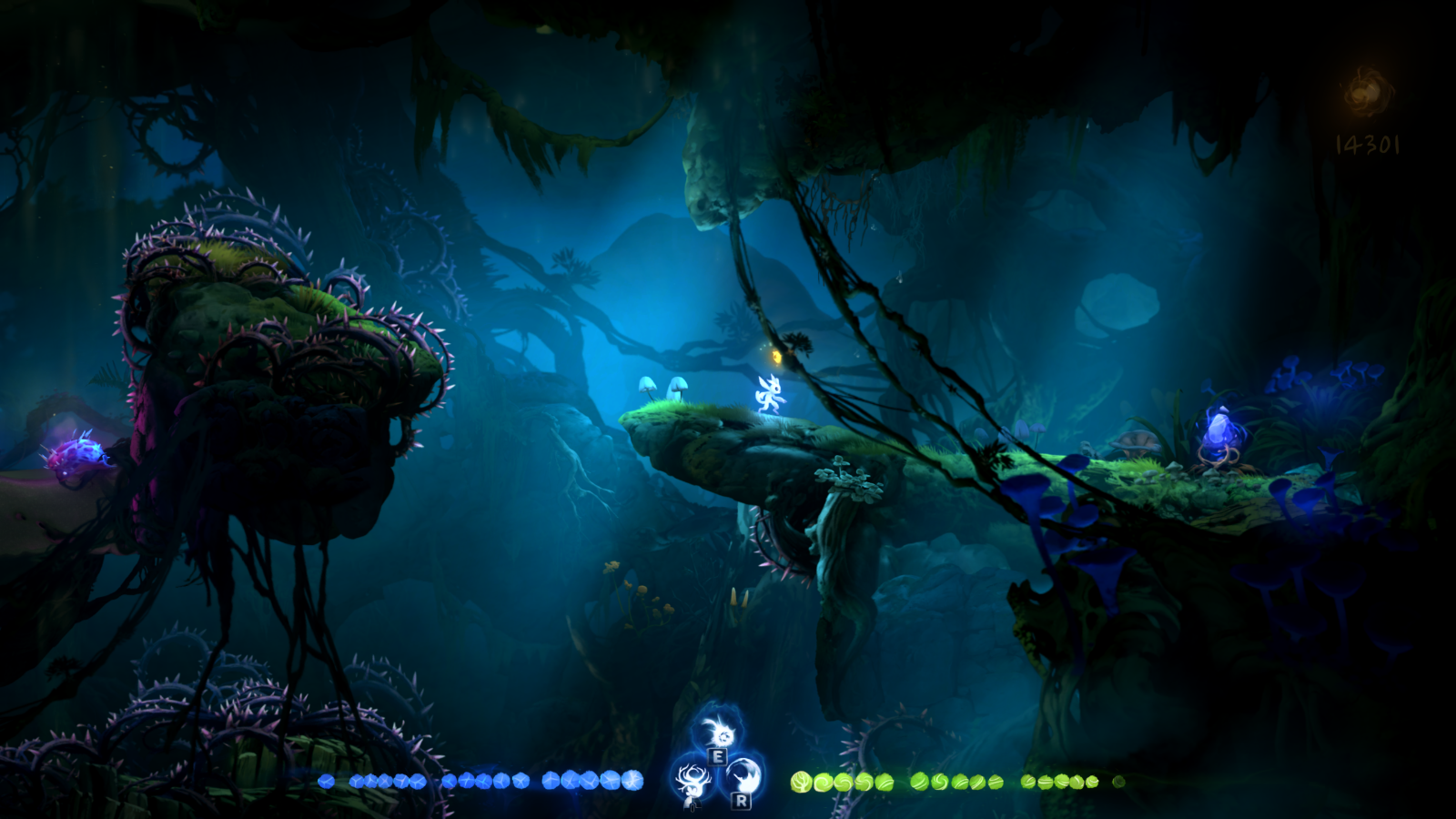
Task: Click the first green health orb as gauge
Action: pyautogui.click(x=801, y=780)
